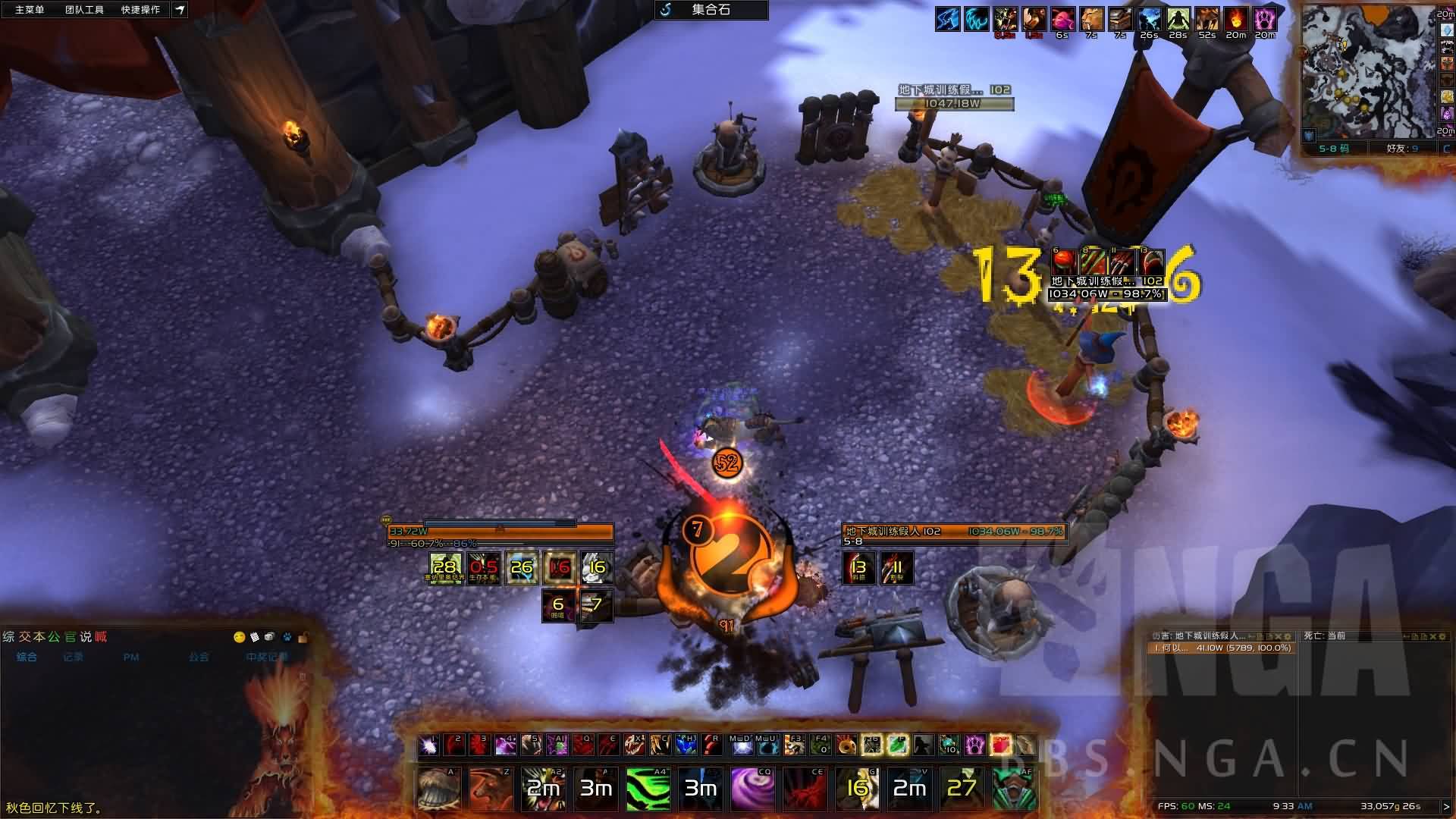
Task: Click the minimap
Action: pos(1367,72)
